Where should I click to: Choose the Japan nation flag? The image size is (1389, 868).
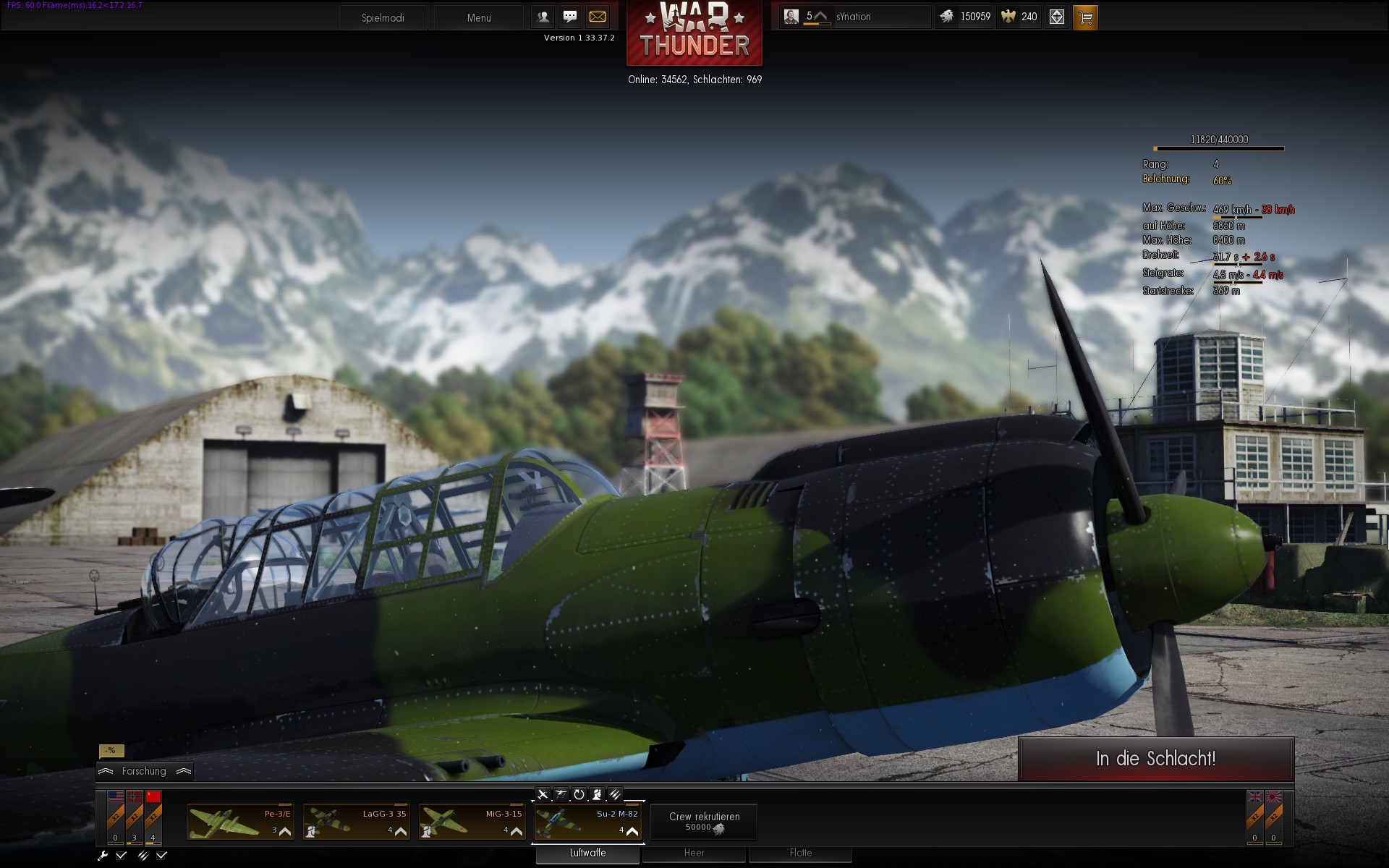tap(1274, 798)
